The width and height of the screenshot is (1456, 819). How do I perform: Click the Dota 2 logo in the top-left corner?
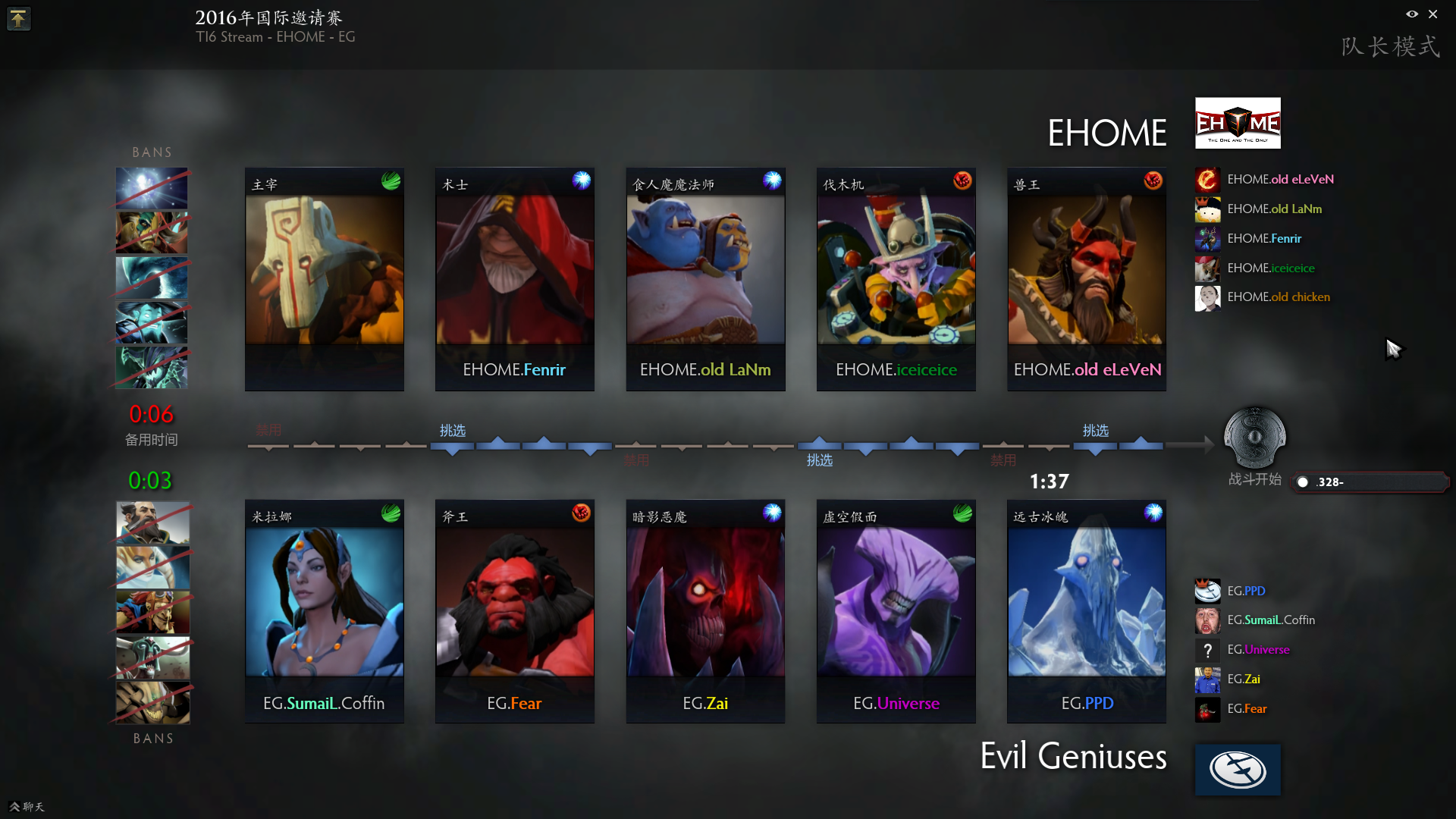[x=18, y=18]
